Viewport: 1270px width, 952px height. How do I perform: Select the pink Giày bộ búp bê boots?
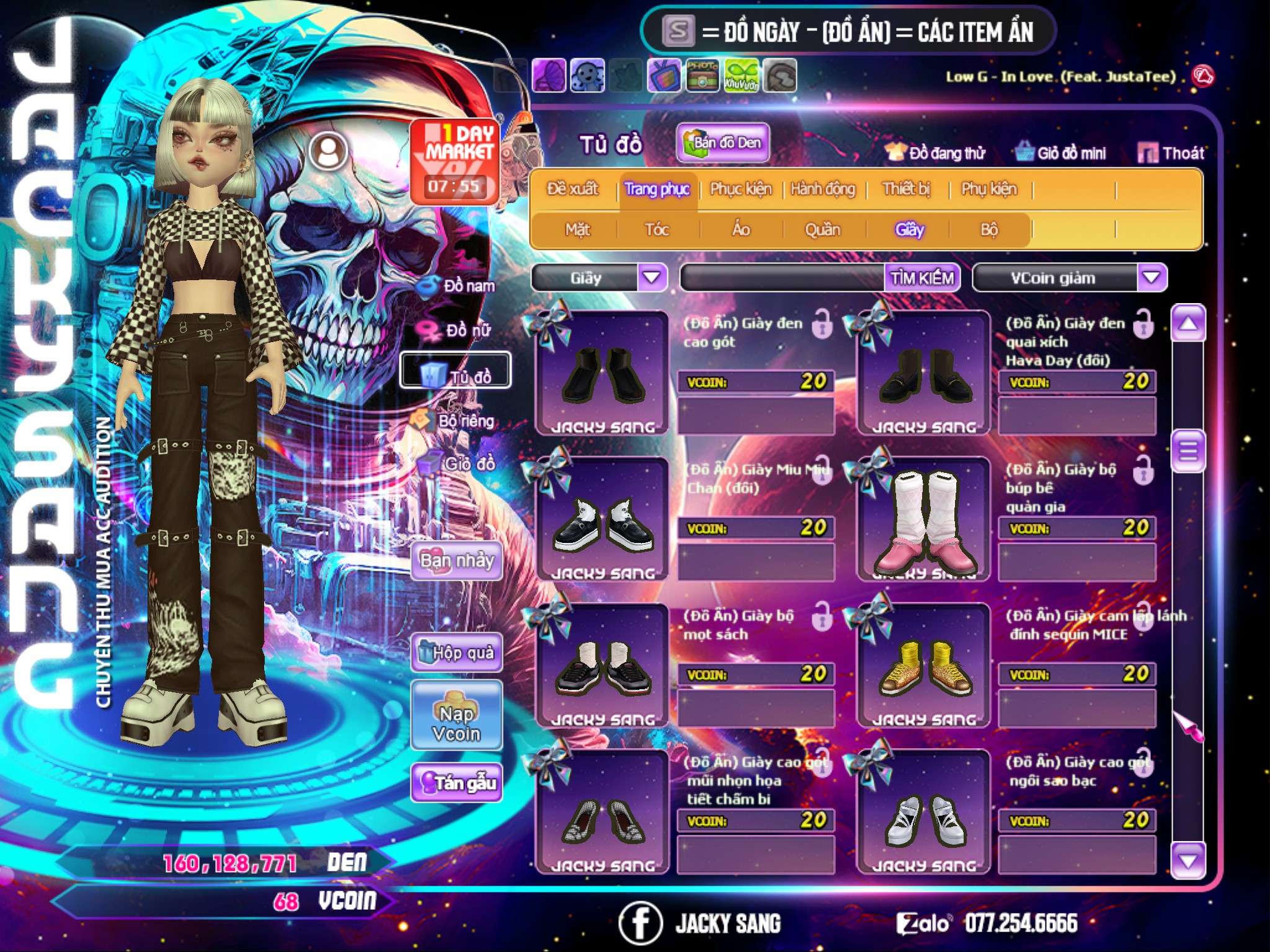pyautogui.click(x=924, y=521)
